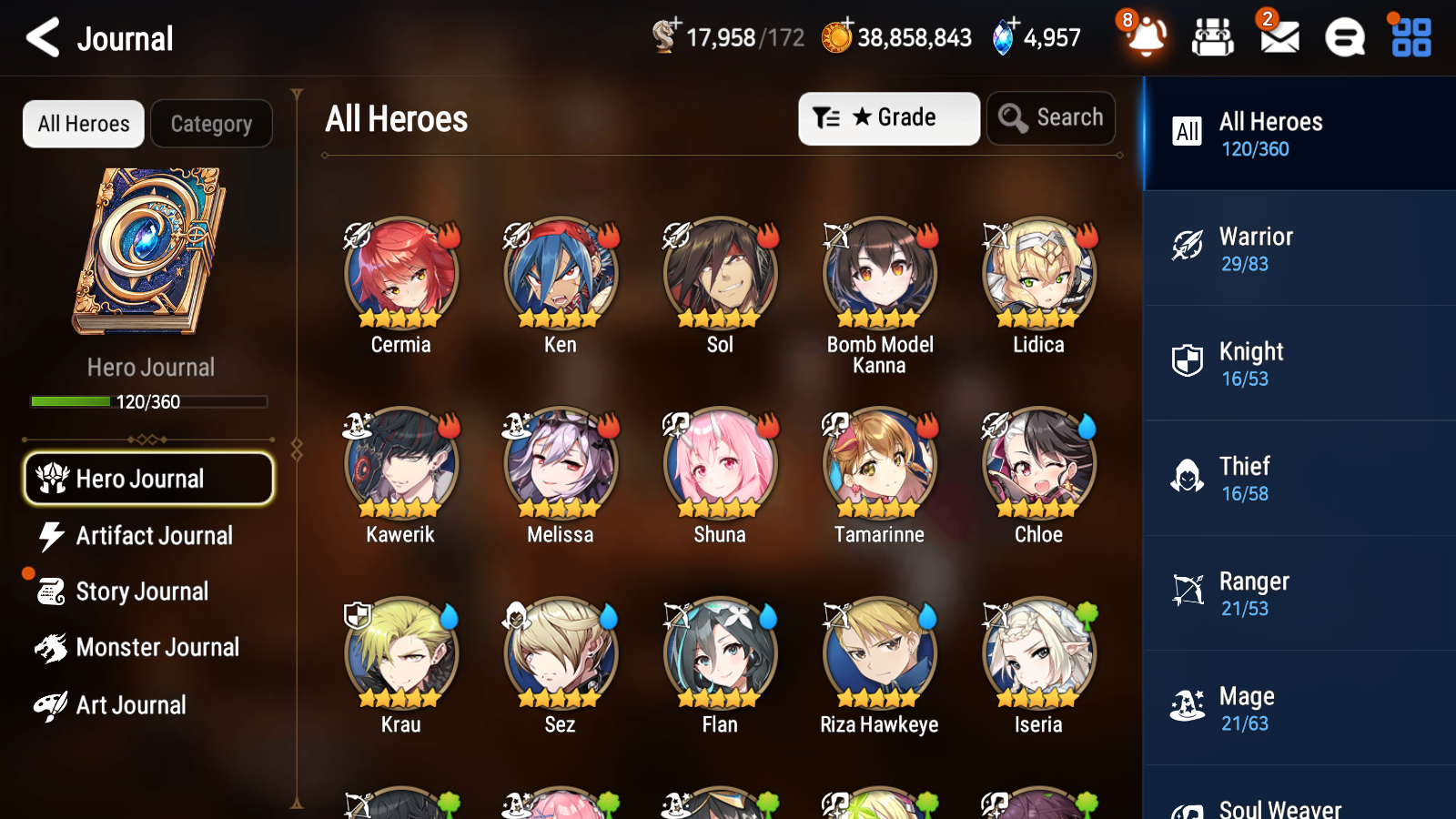This screenshot has height=819, width=1456.
Task: Go back using the Journal back arrow
Action: [x=40, y=38]
